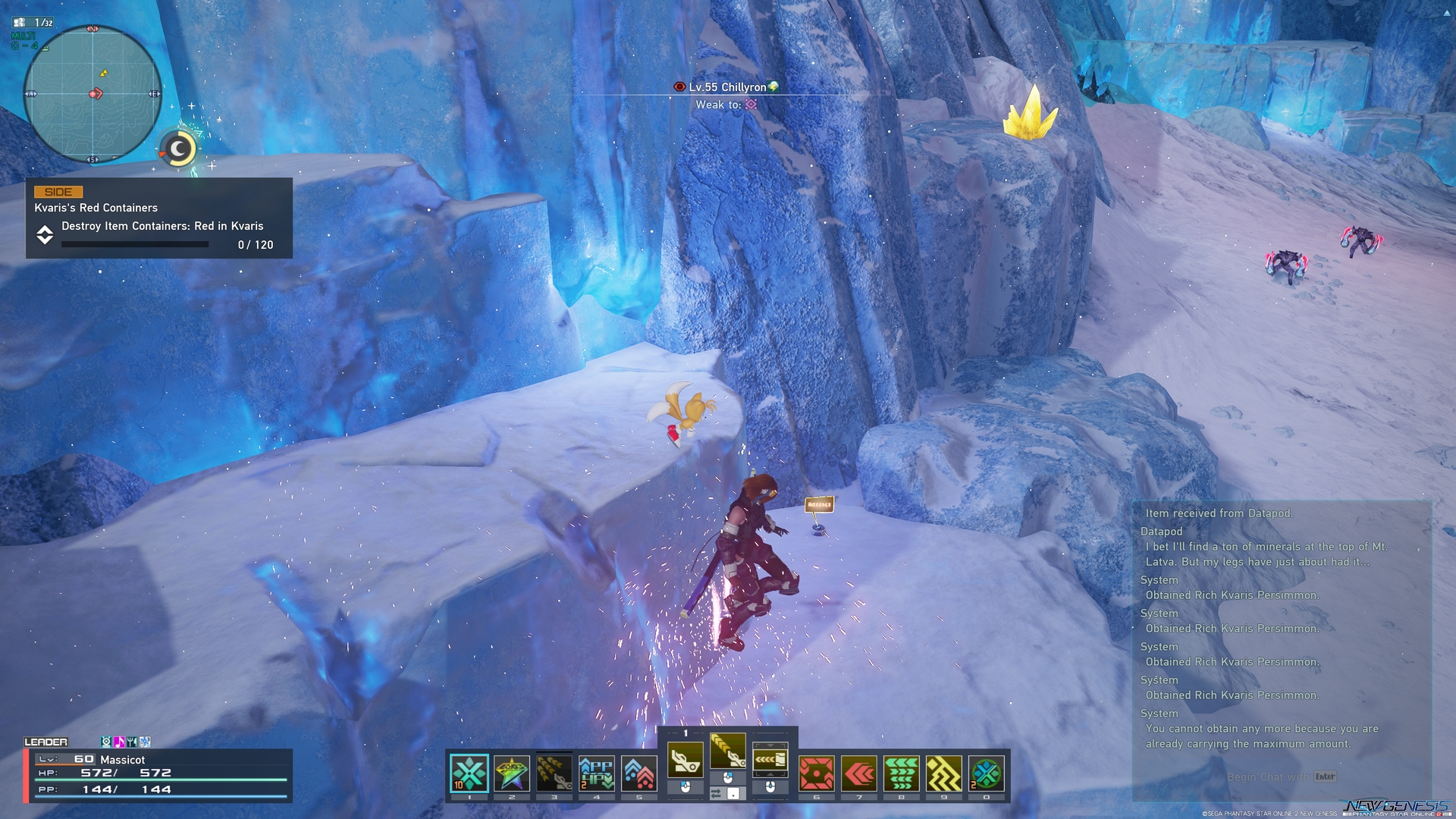
Task: Activate the rainbow star icon in slot 2
Action: tap(512, 773)
